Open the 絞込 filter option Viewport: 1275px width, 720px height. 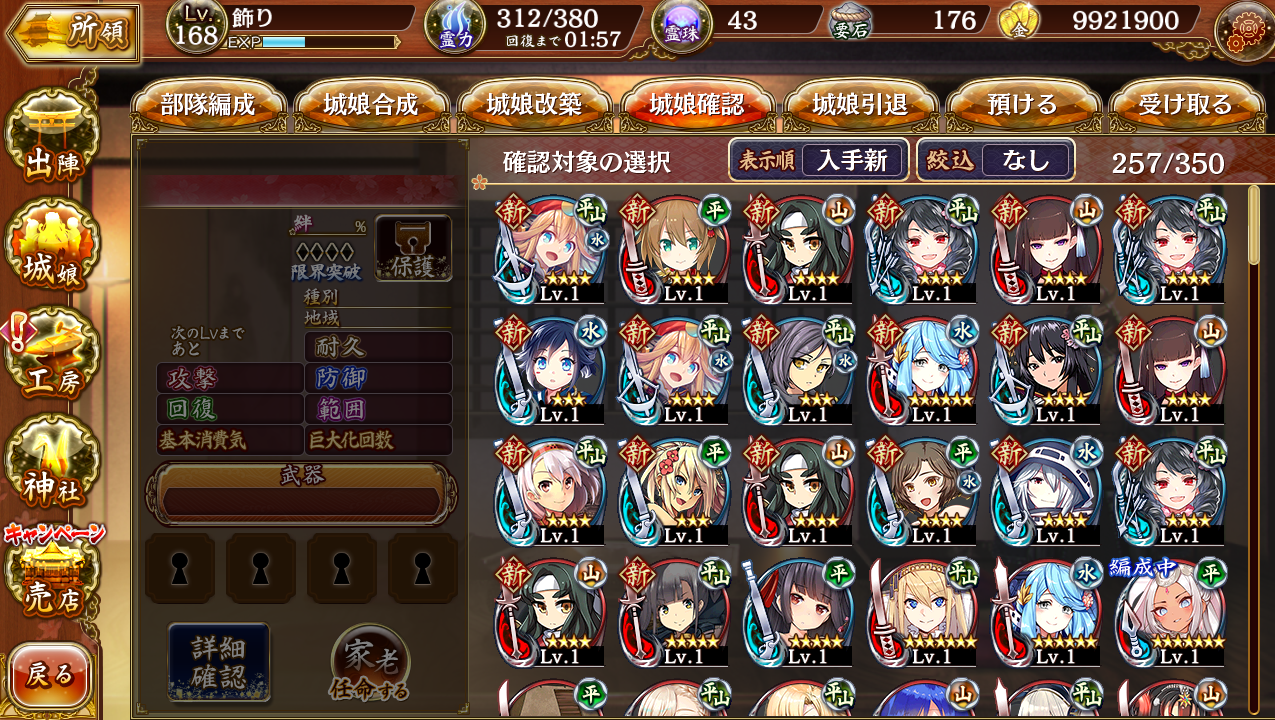tap(996, 160)
